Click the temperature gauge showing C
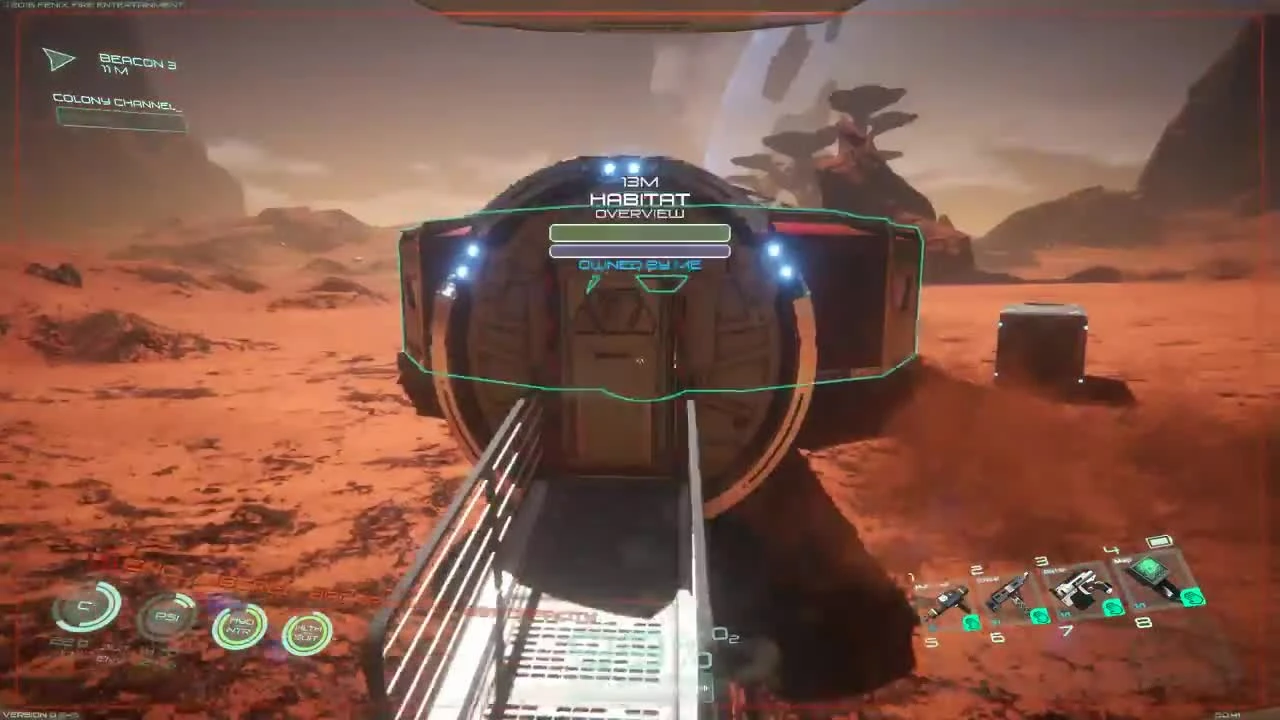Screen dimensions: 1280x720 tap(85, 605)
